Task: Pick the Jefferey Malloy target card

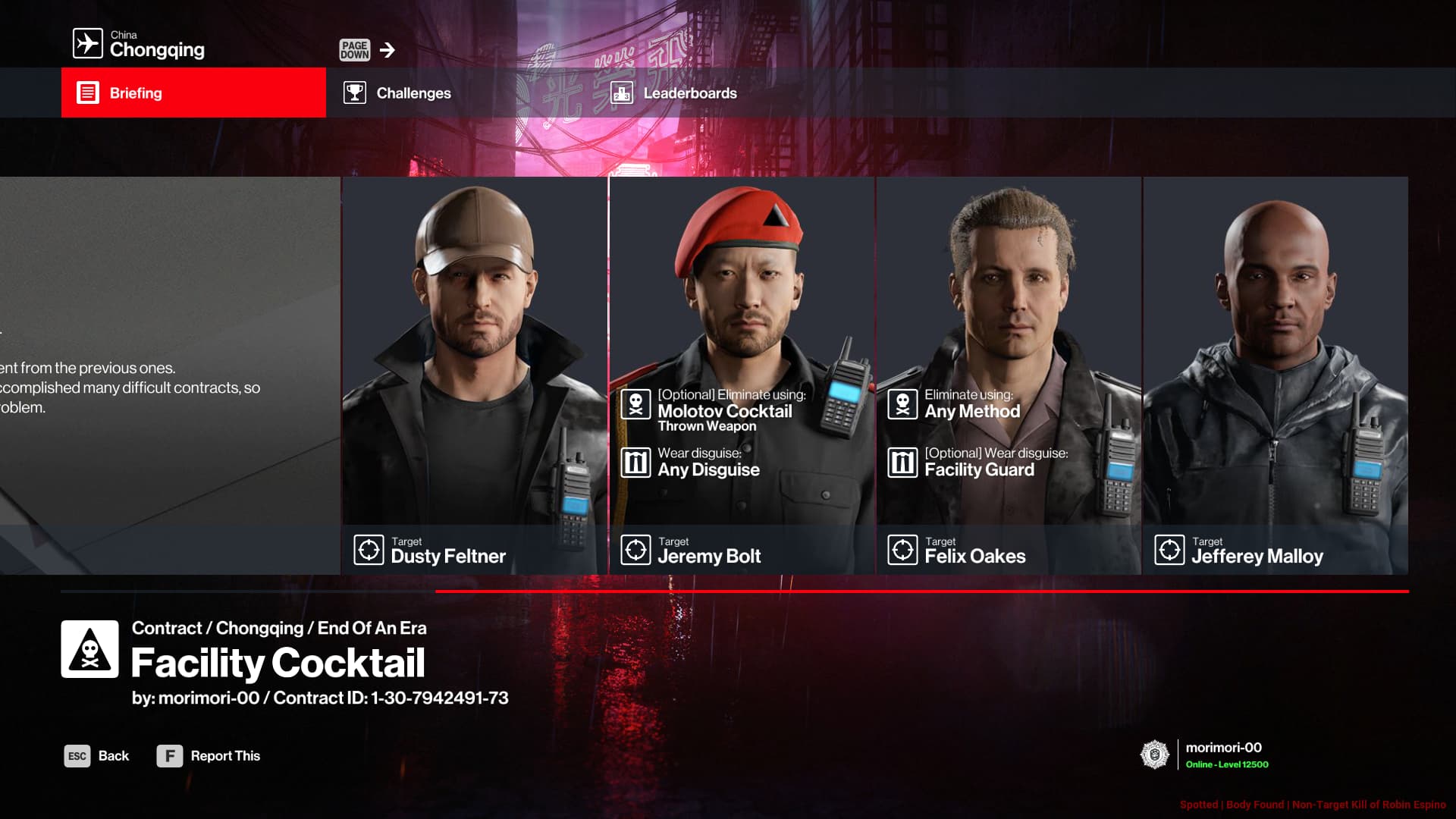Action: (1276, 375)
